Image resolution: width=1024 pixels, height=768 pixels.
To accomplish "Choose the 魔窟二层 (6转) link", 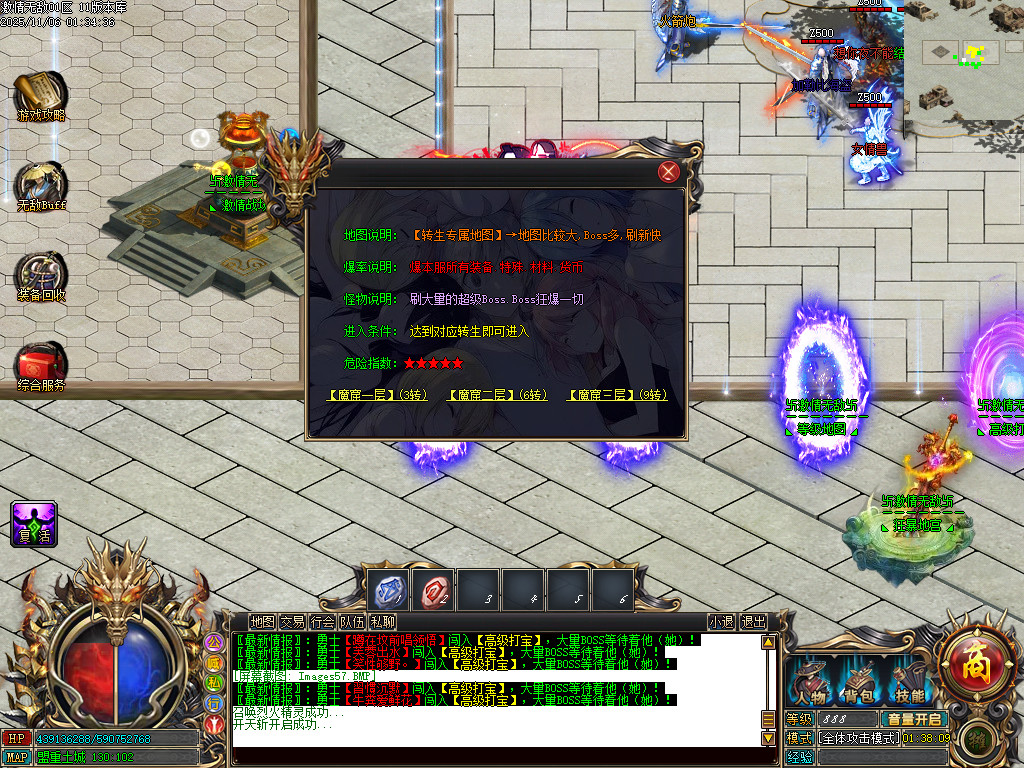I will [x=497, y=395].
